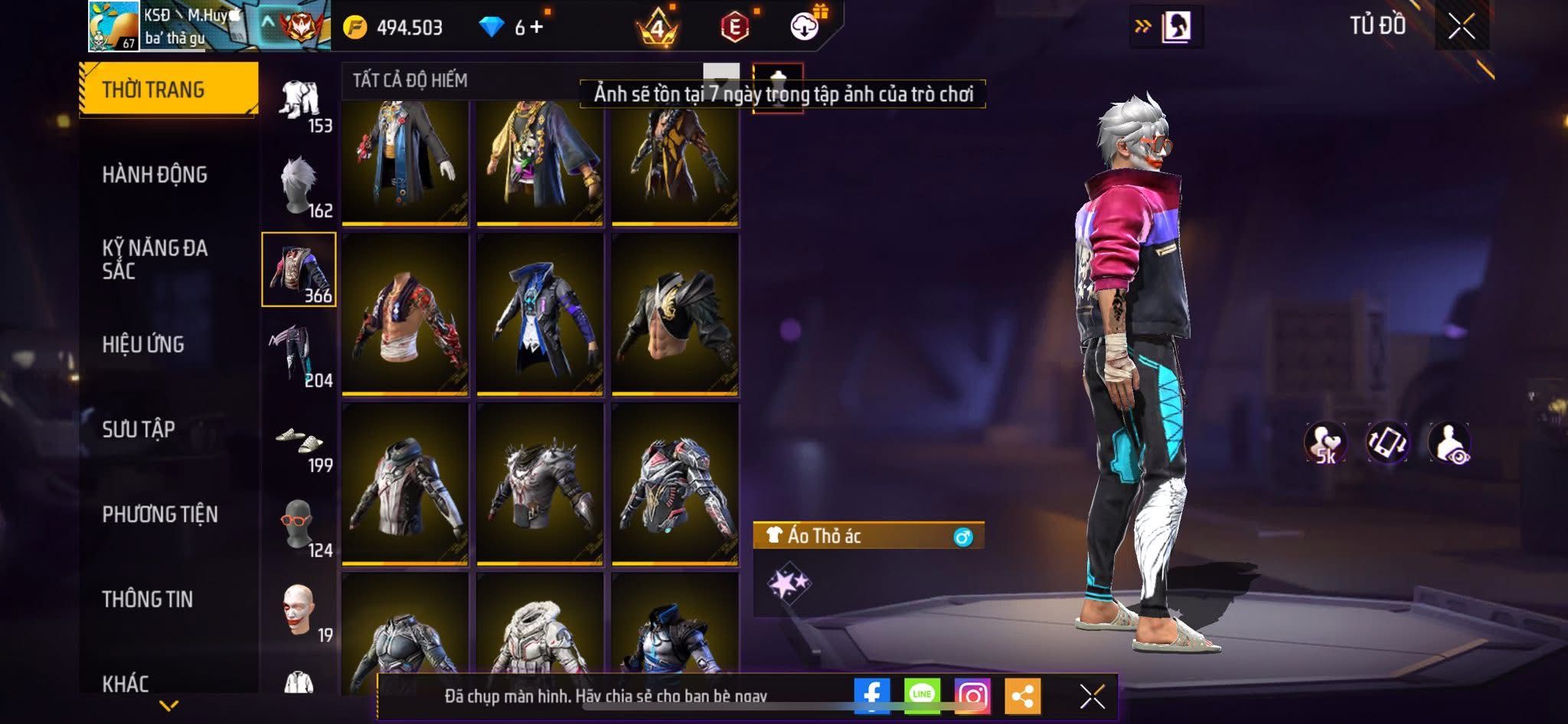
Task: Switch to the HIỆU ỨNG tab
Action: (x=143, y=345)
